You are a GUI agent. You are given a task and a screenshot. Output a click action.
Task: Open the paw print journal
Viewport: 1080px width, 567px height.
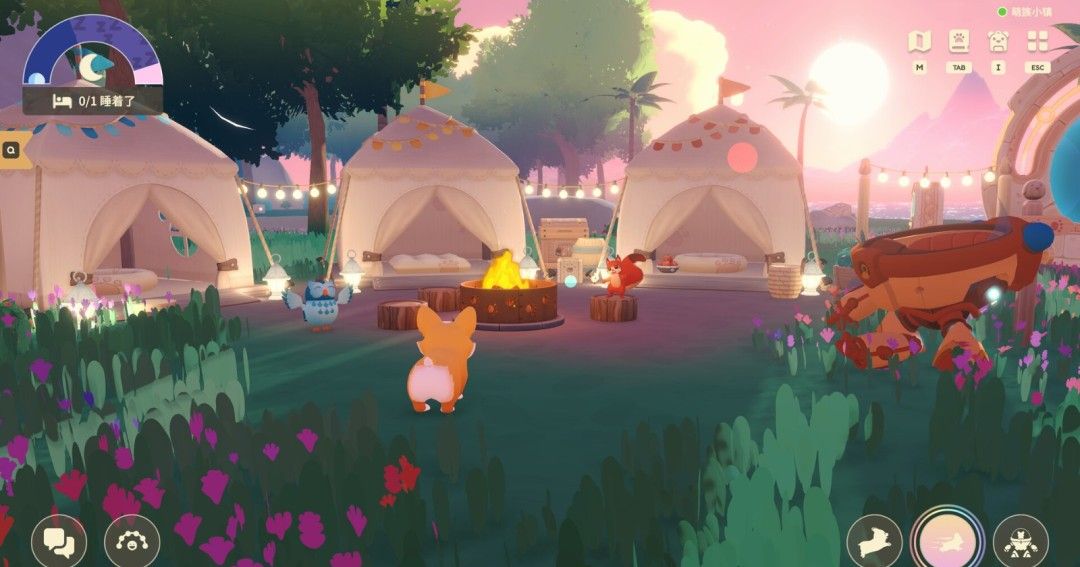coord(958,41)
